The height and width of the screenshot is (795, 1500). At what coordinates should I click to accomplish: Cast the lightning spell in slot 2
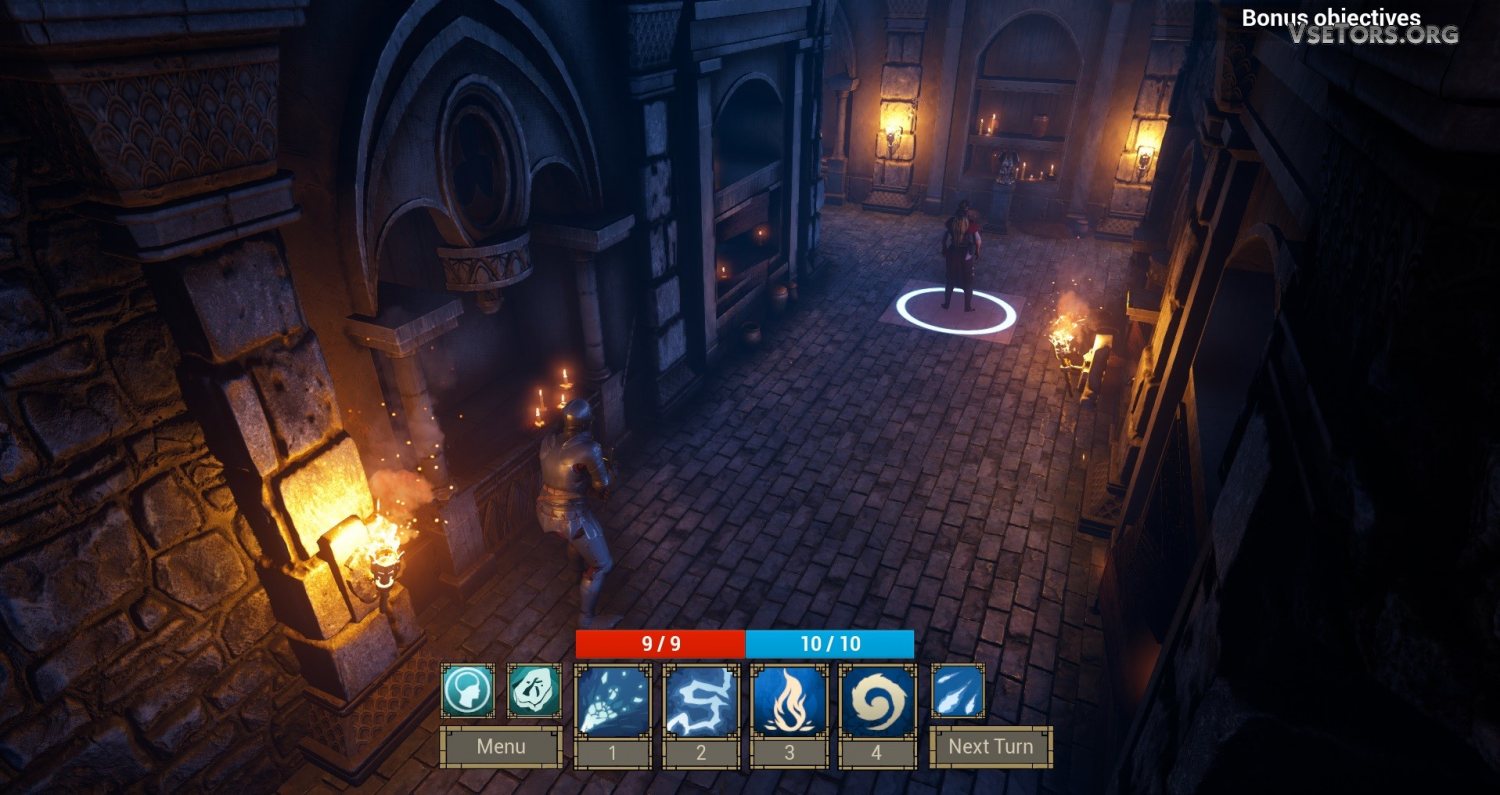[701, 701]
